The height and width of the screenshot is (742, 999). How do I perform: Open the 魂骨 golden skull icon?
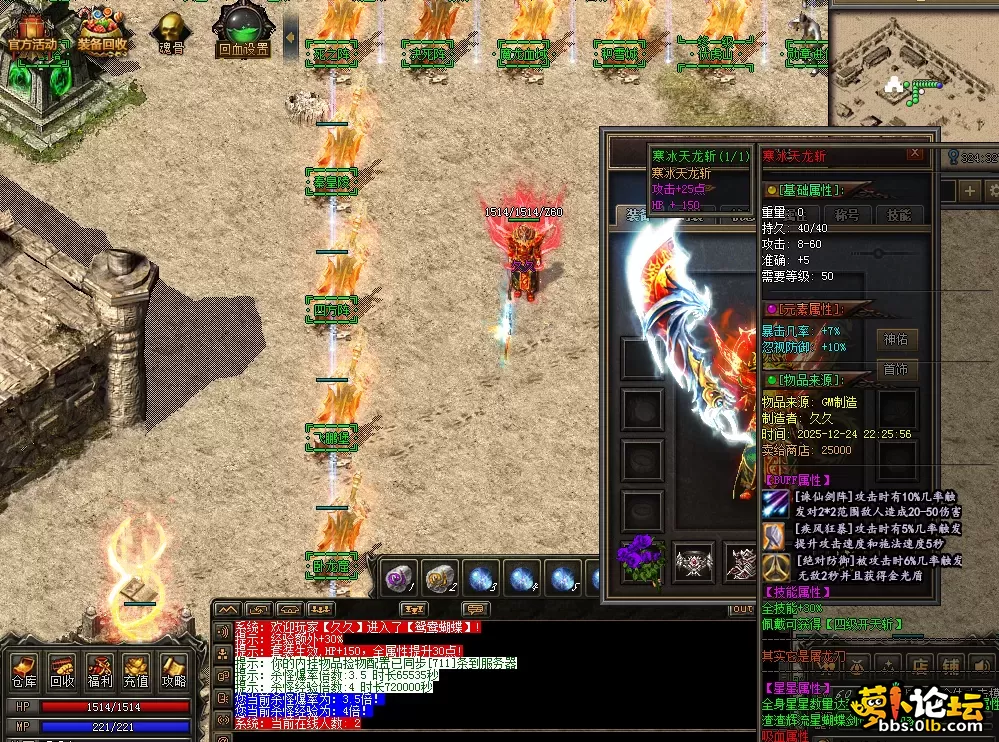172,32
